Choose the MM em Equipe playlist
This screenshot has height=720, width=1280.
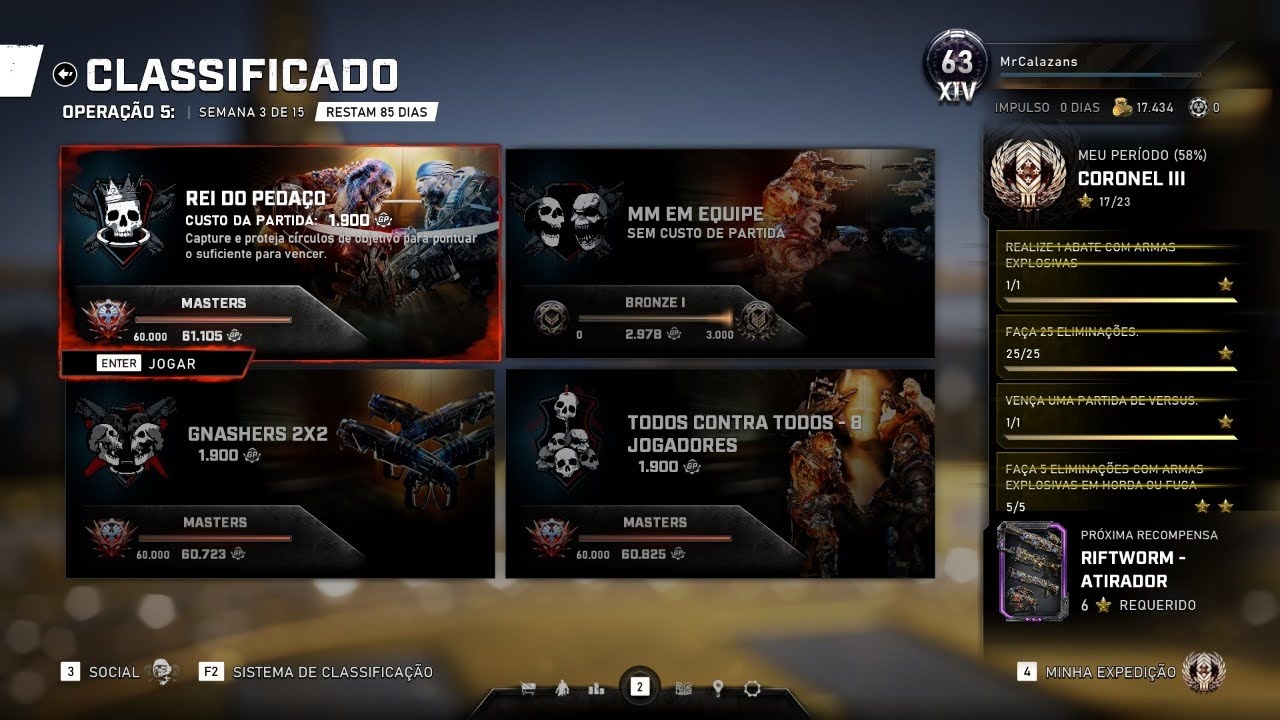(720, 252)
